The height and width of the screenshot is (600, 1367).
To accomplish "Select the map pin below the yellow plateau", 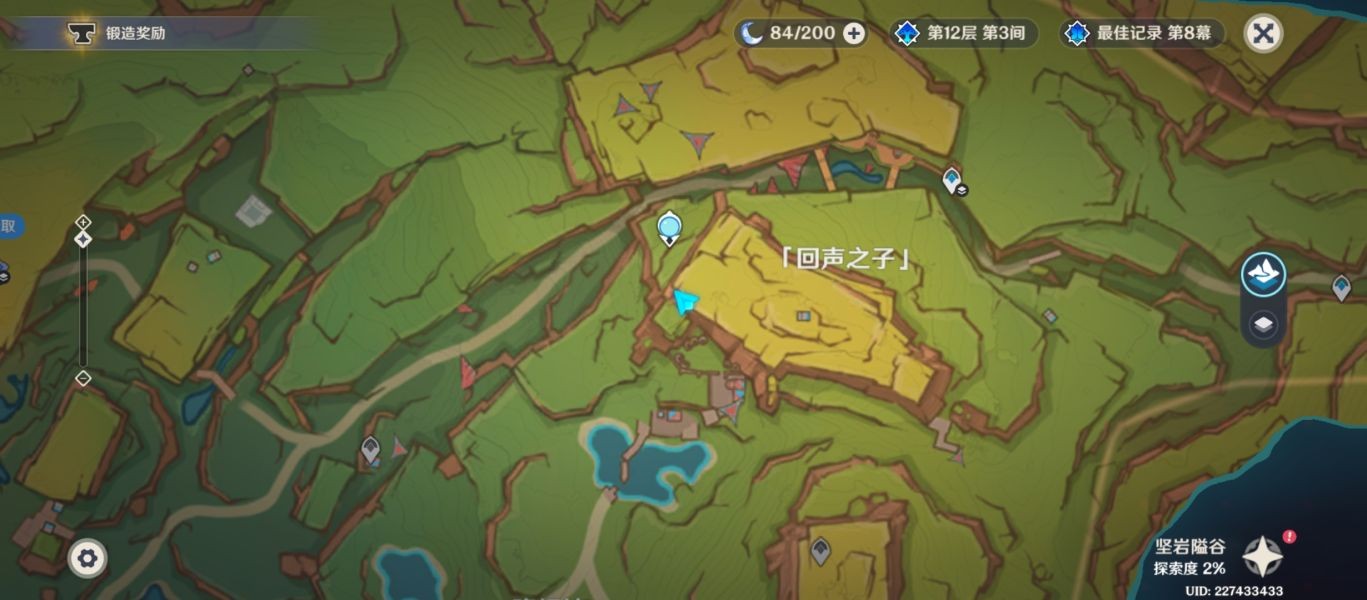I will pyautogui.click(x=820, y=549).
